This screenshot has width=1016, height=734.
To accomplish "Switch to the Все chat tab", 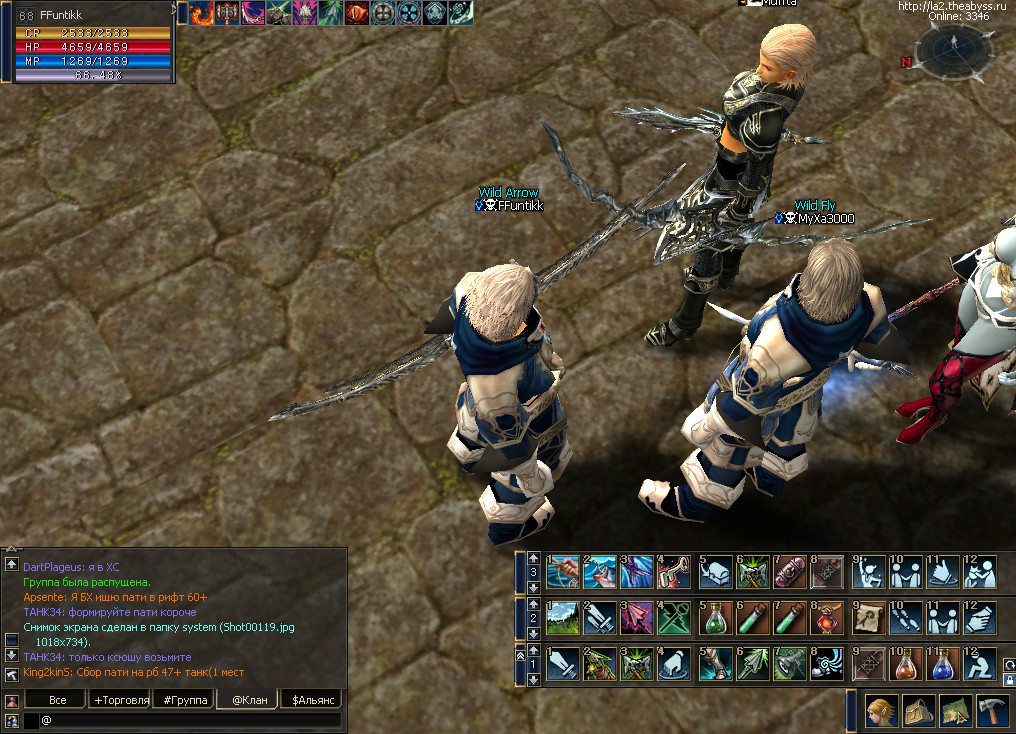I will pos(58,700).
